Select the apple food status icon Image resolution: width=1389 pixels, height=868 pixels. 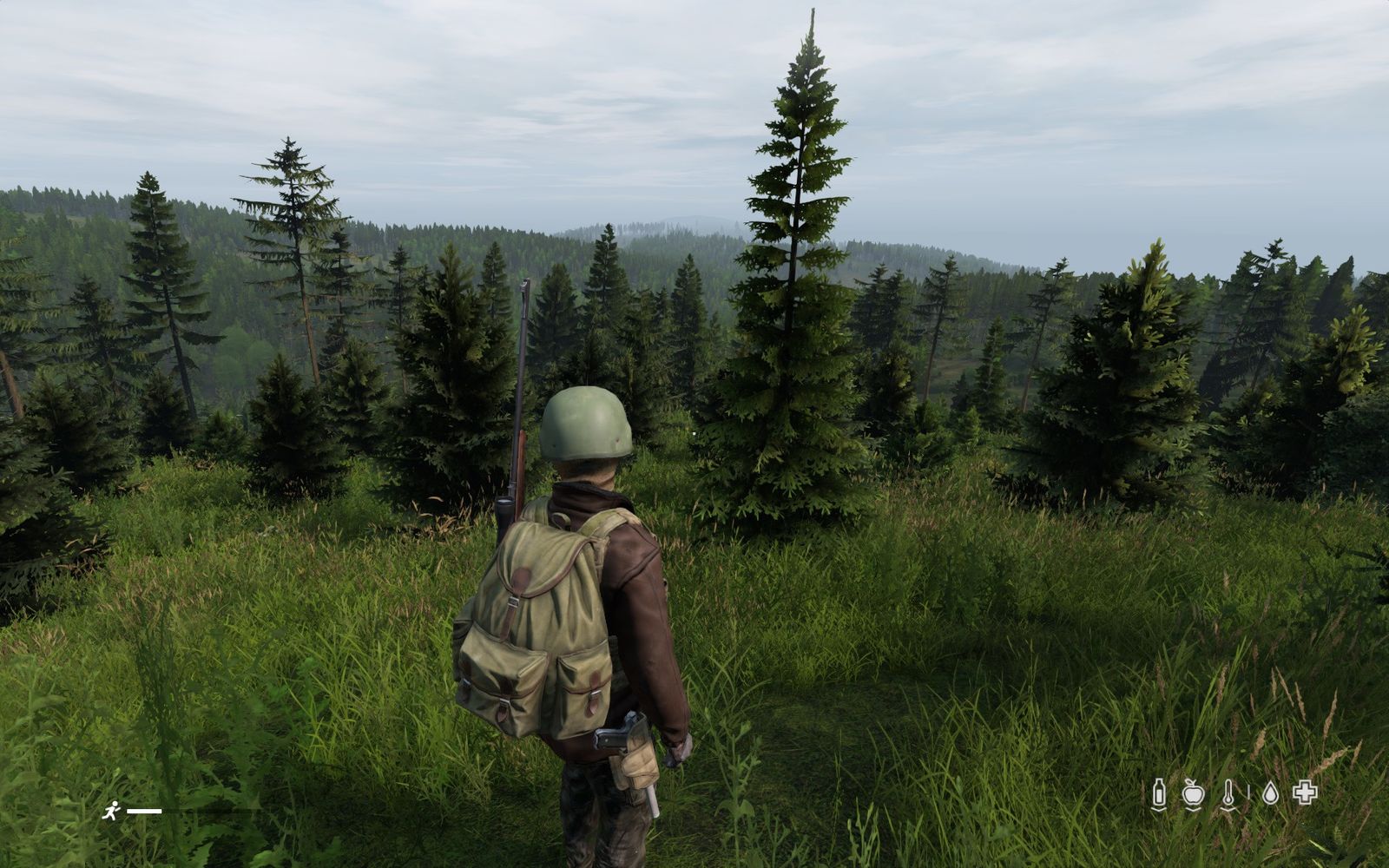(1193, 792)
